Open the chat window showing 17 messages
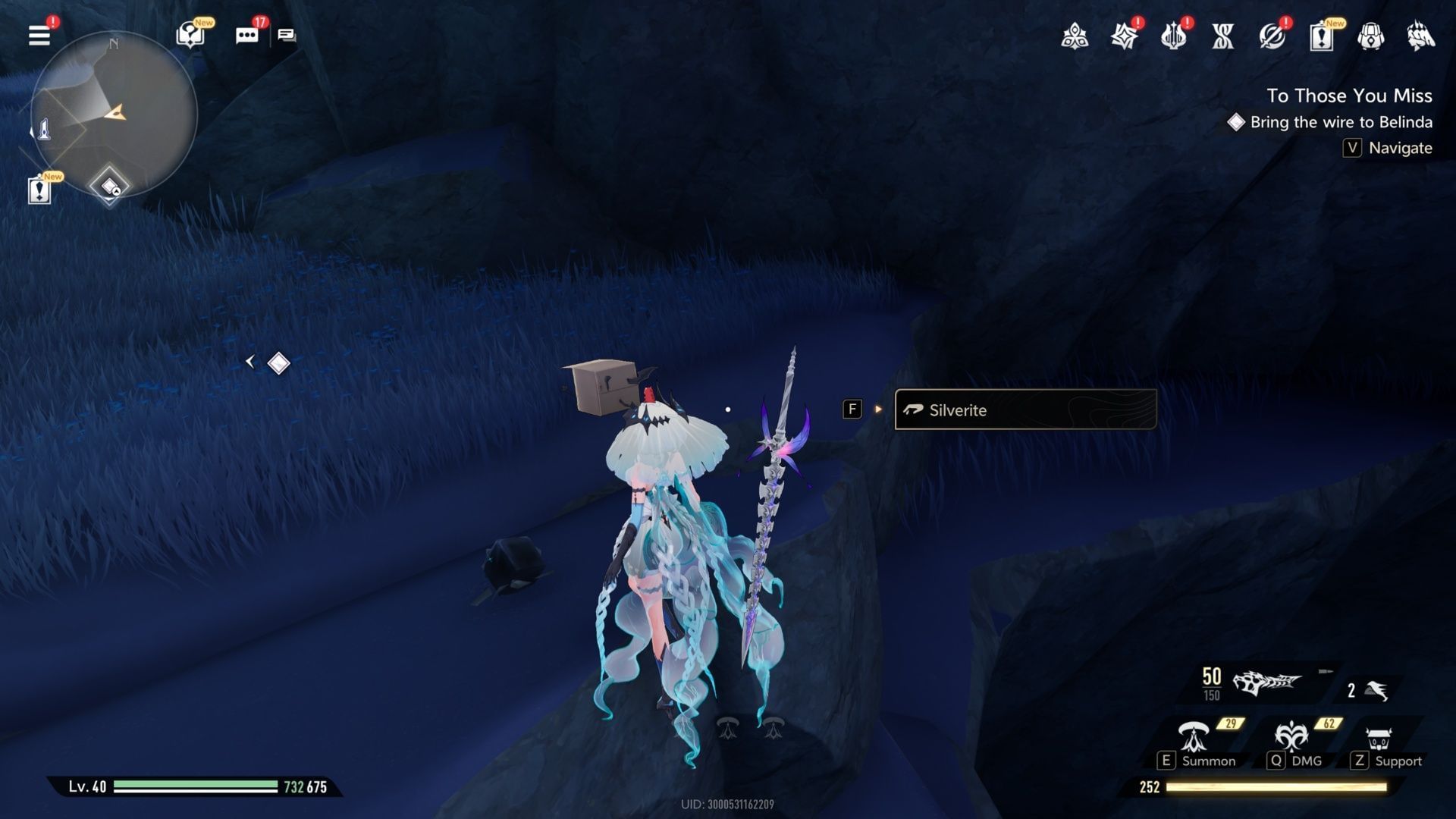Screen dimensions: 1456x819 point(246,36)
